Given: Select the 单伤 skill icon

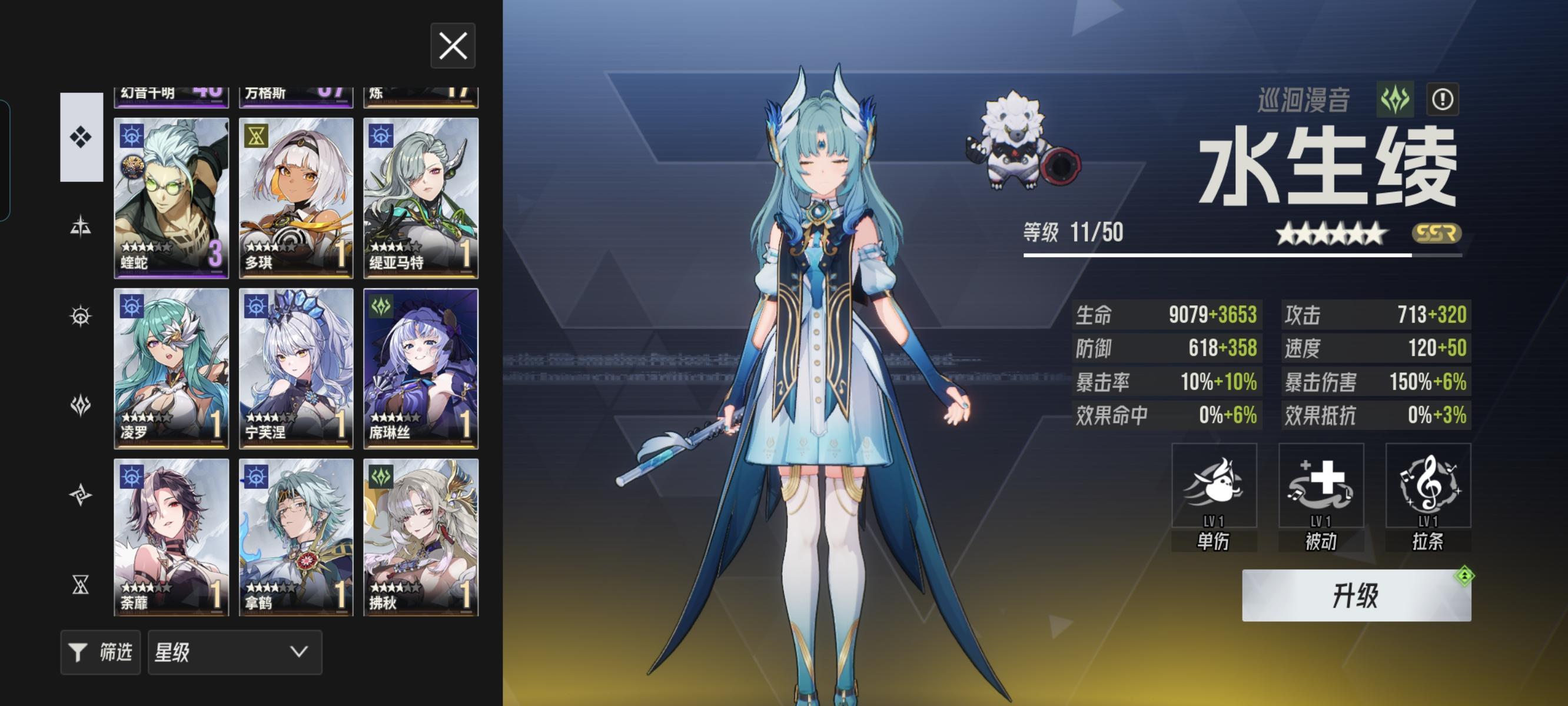Looking at the screenshot, I should (x=1215, y=487).
